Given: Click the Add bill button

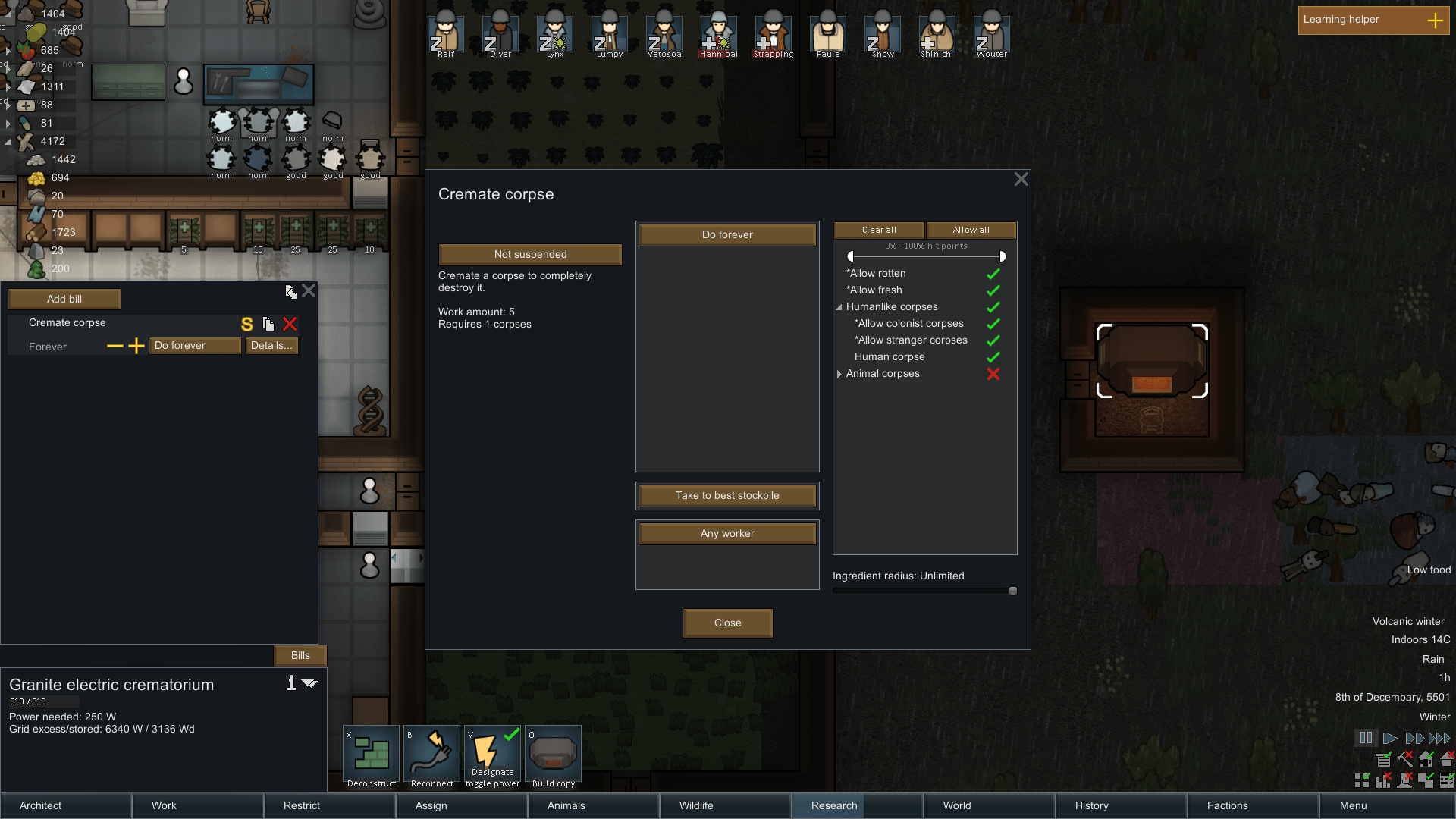Looking at the screenshot, I should (64, 298).
